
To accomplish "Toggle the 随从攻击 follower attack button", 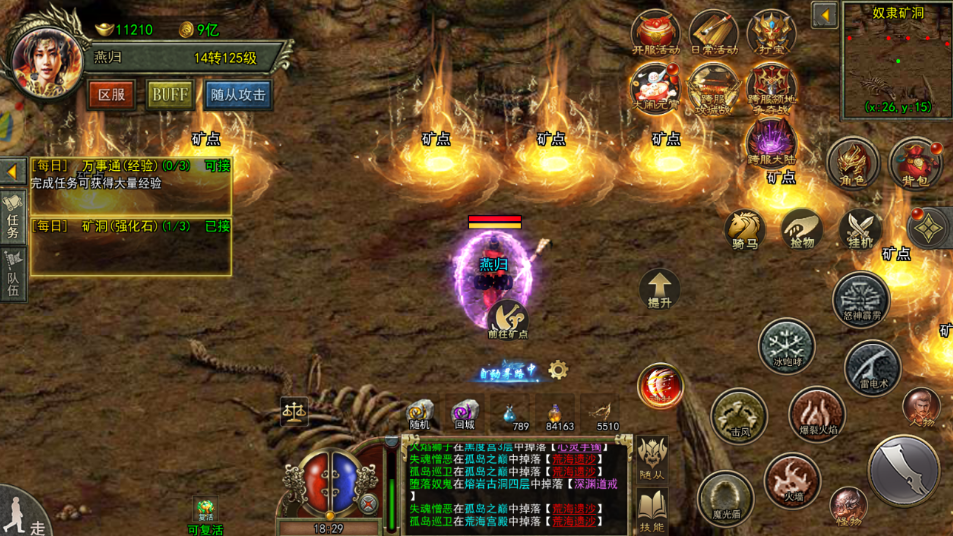I will click(x=238, y=95).
